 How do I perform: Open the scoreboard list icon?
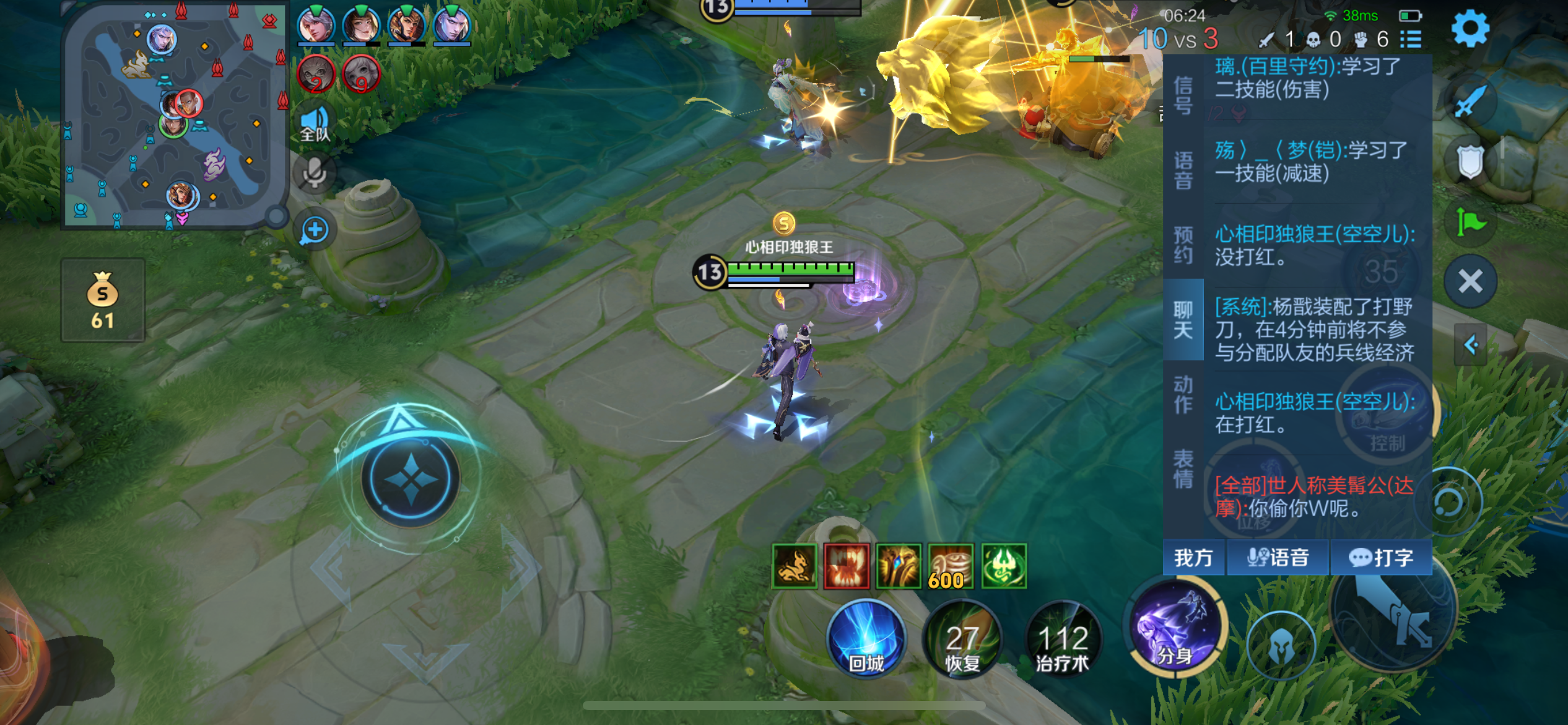pos(1411,40)
